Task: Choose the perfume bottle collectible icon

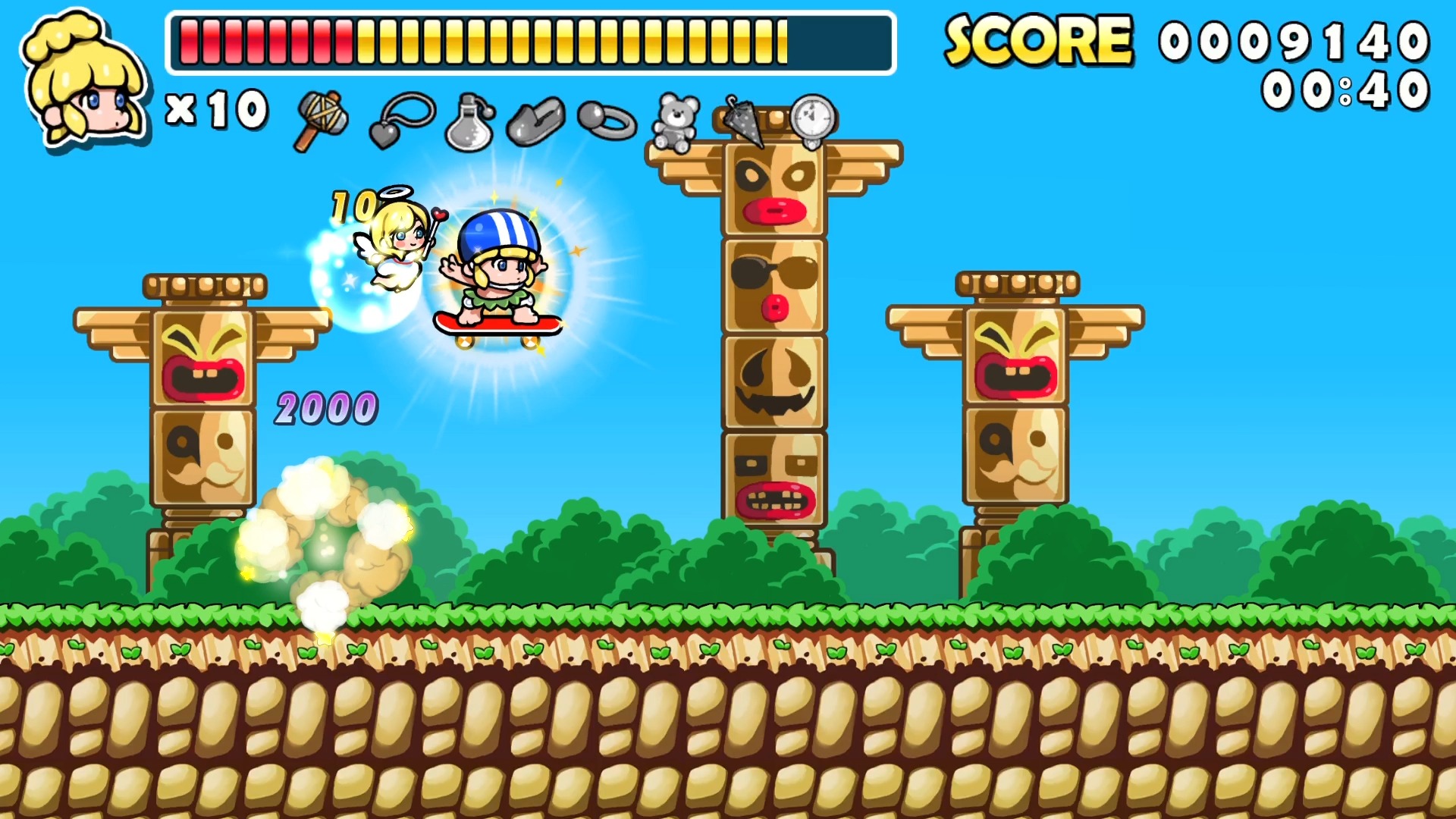Action: click(x=470, y=123)
